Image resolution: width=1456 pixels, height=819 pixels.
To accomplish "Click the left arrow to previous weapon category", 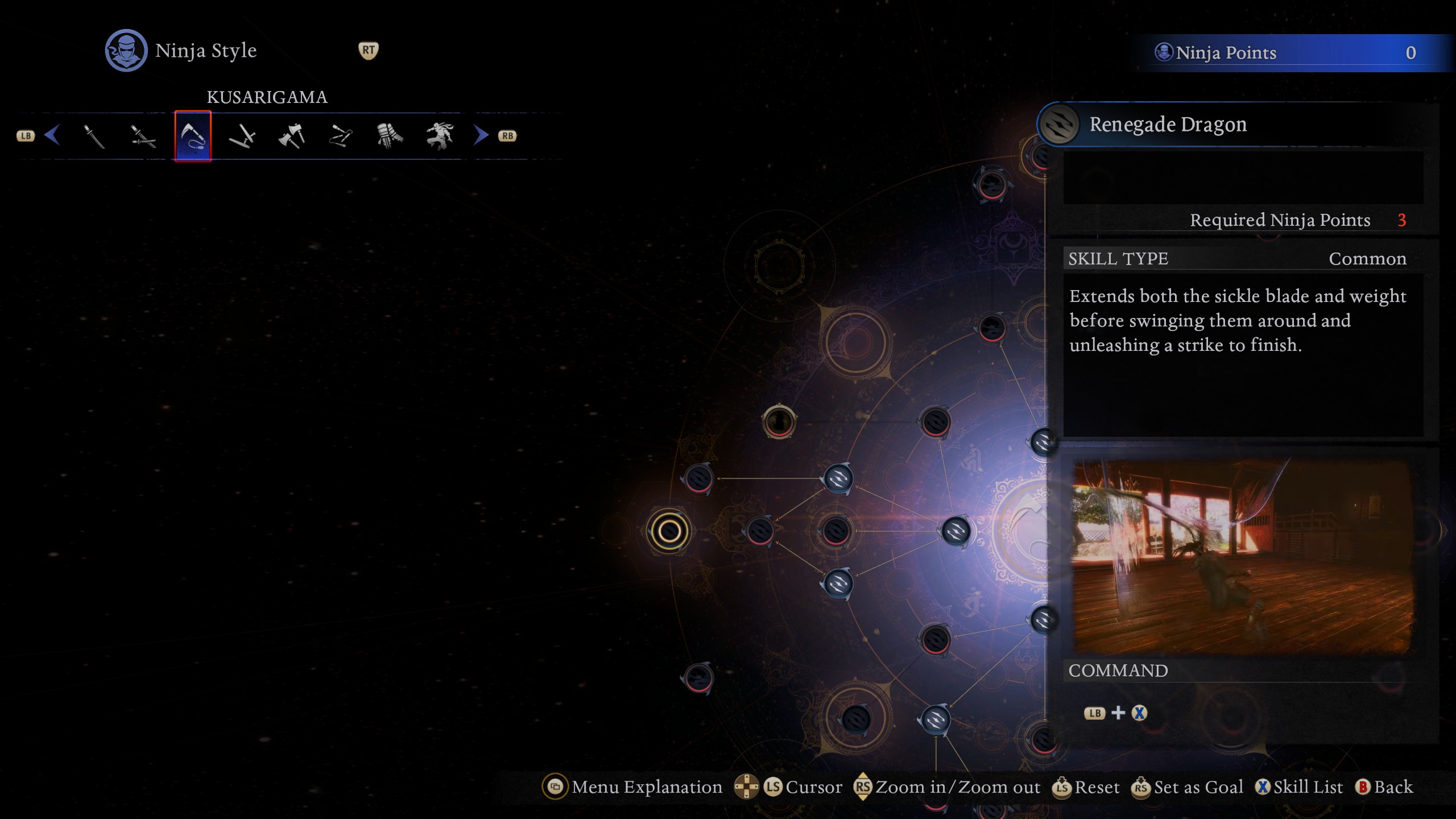I will [x=52, y=135].
